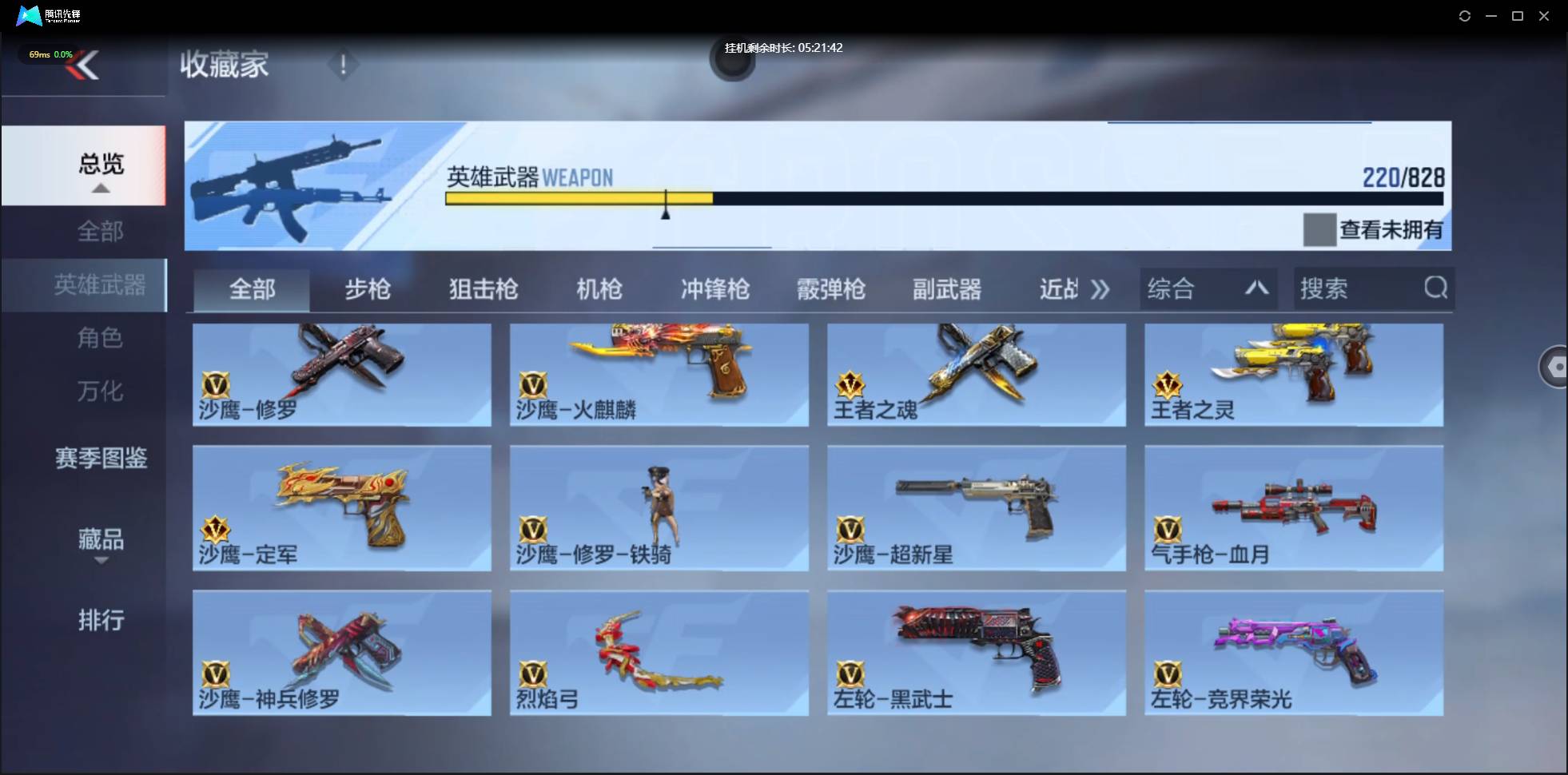1568x775 pixels.
Task: Click the back arrow at top left
Action: (x=84, y=66)
